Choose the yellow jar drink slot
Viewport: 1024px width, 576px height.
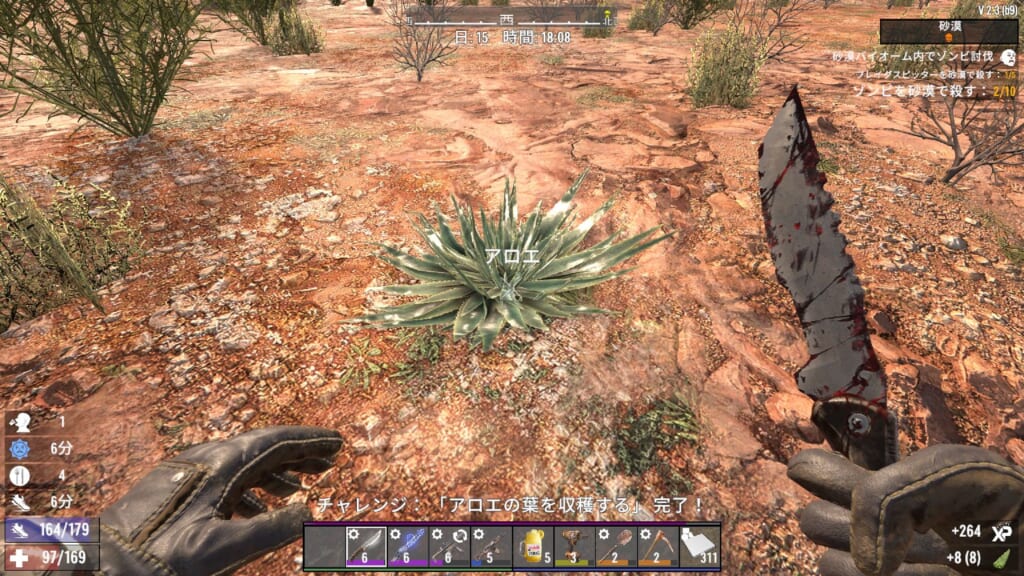coord(532,547)
